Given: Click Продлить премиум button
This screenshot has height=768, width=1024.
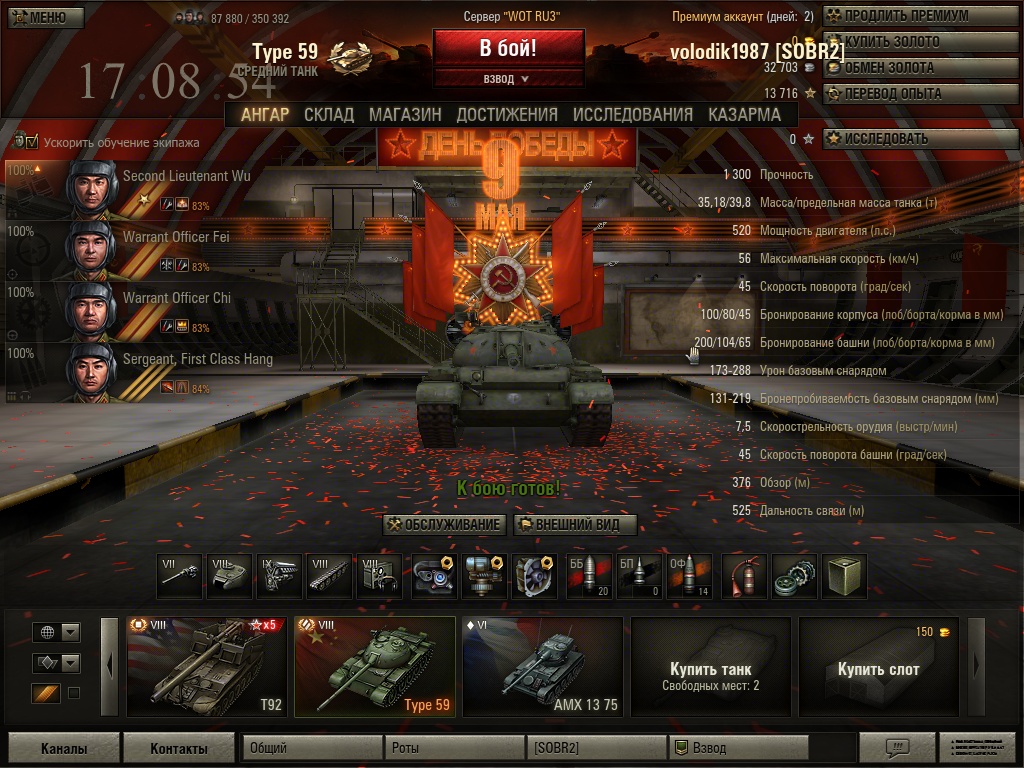Looking at the screenshot, I should coord(905,16).
